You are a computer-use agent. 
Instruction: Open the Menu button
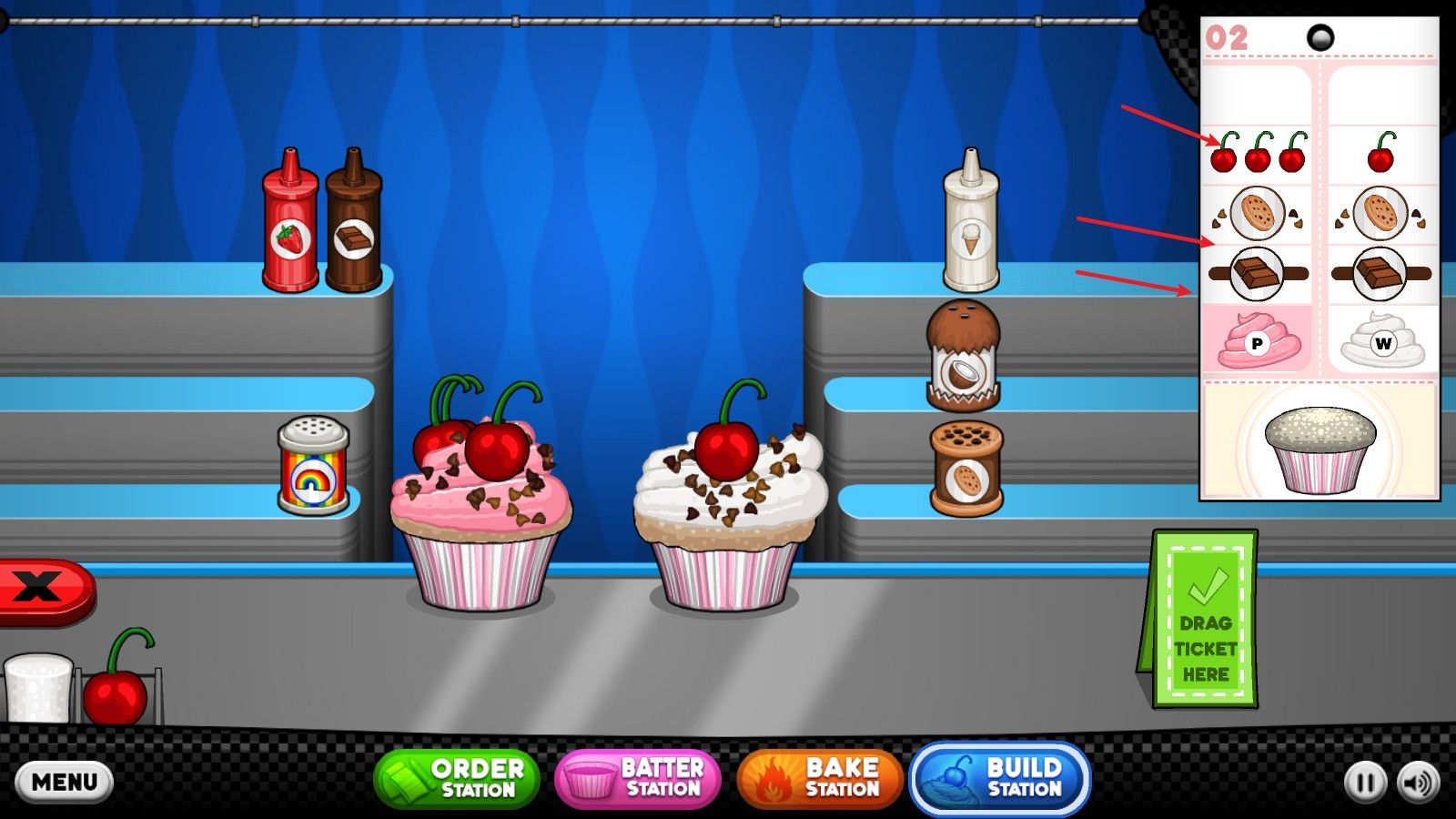(64, 782)
